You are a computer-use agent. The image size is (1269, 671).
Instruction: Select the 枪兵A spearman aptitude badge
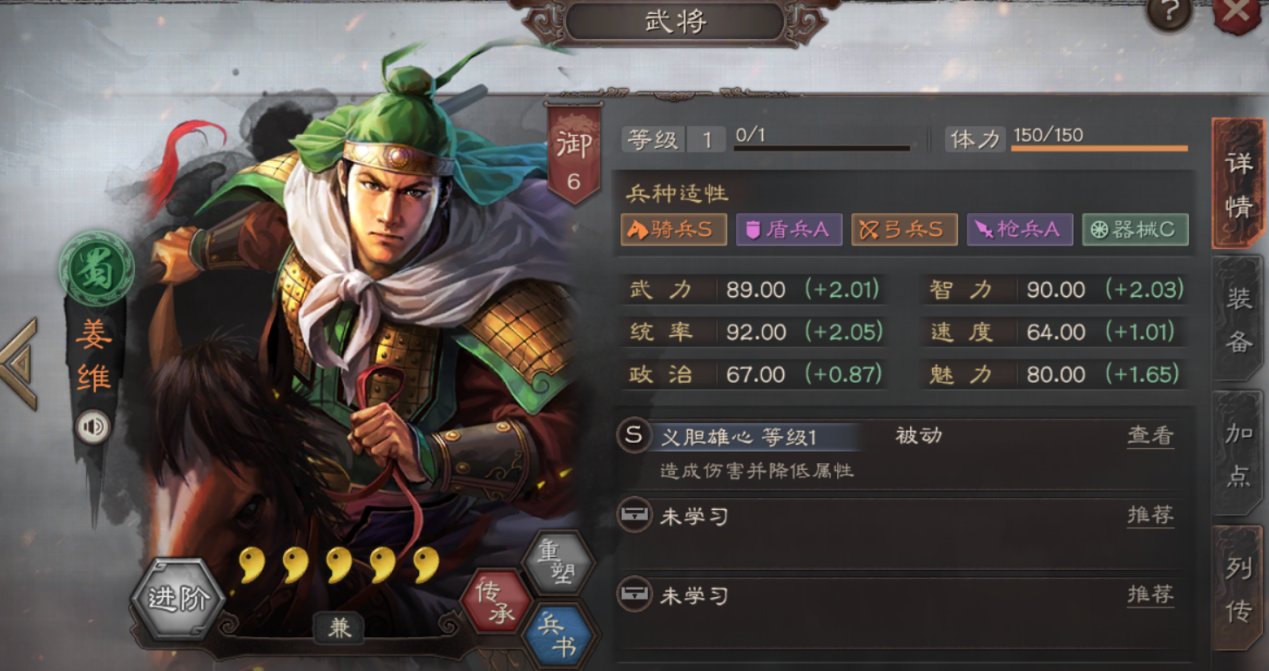click(1019, 229)
